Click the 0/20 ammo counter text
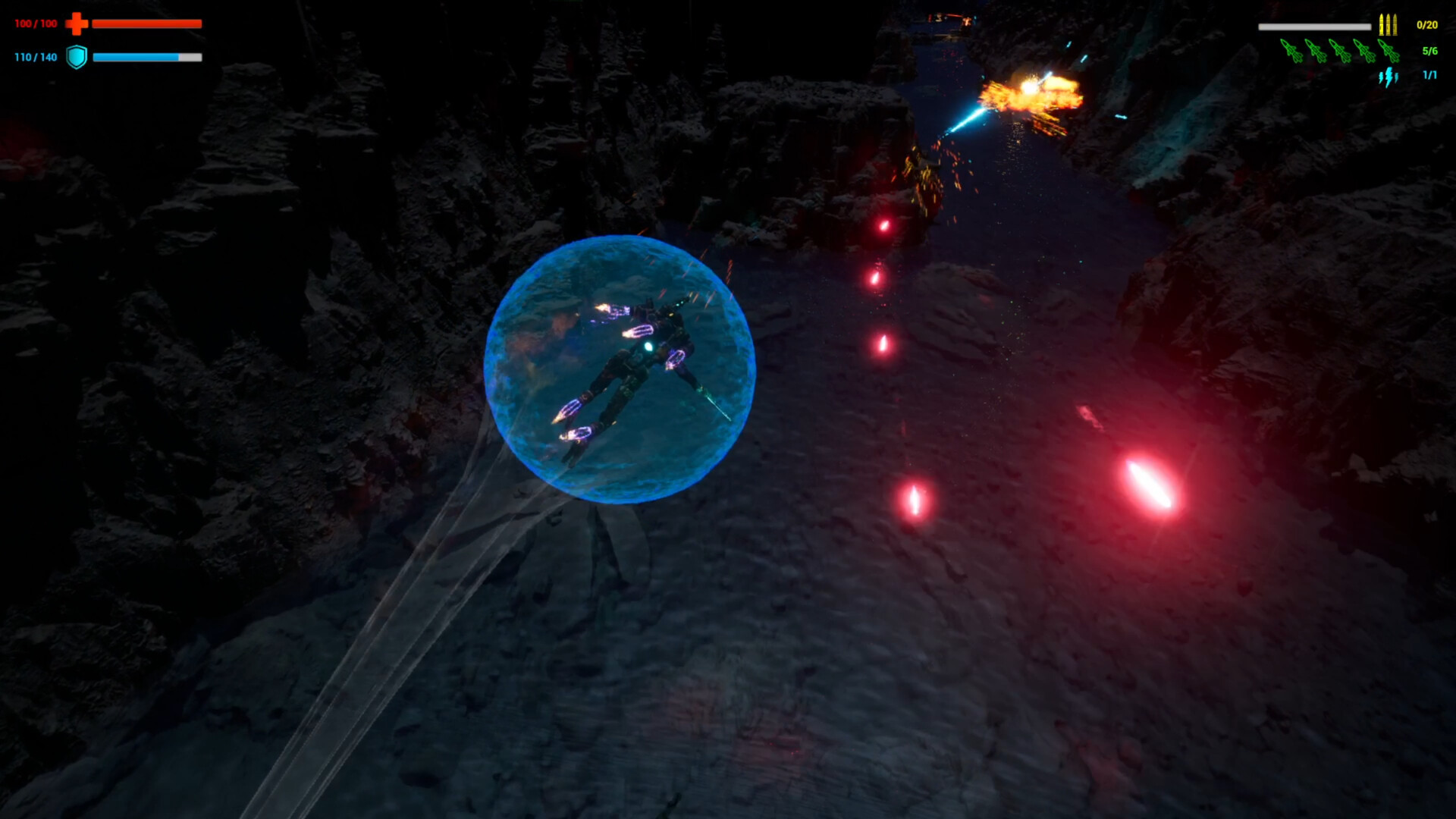 click(x=1428, y=26)
